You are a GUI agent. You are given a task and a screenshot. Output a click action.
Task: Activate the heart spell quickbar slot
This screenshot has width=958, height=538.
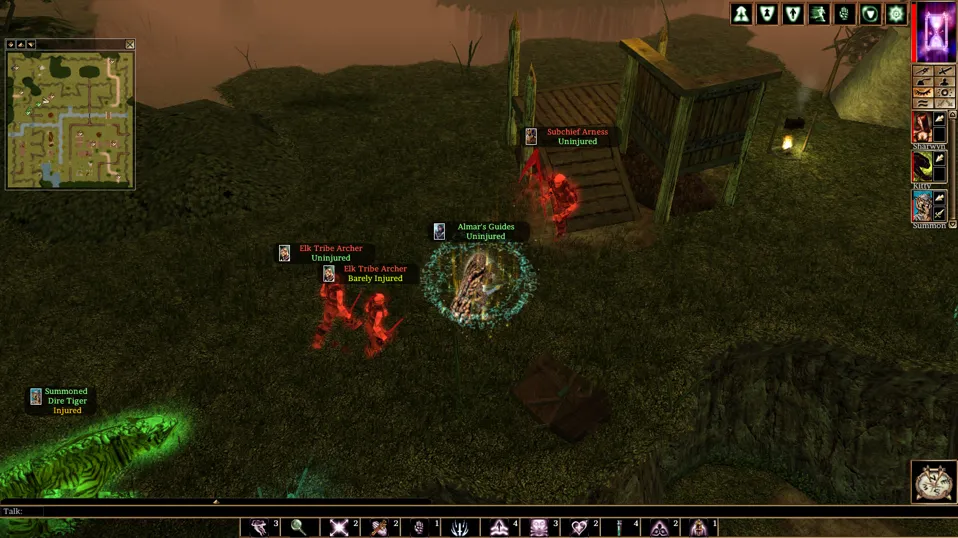tap(579, 527)
